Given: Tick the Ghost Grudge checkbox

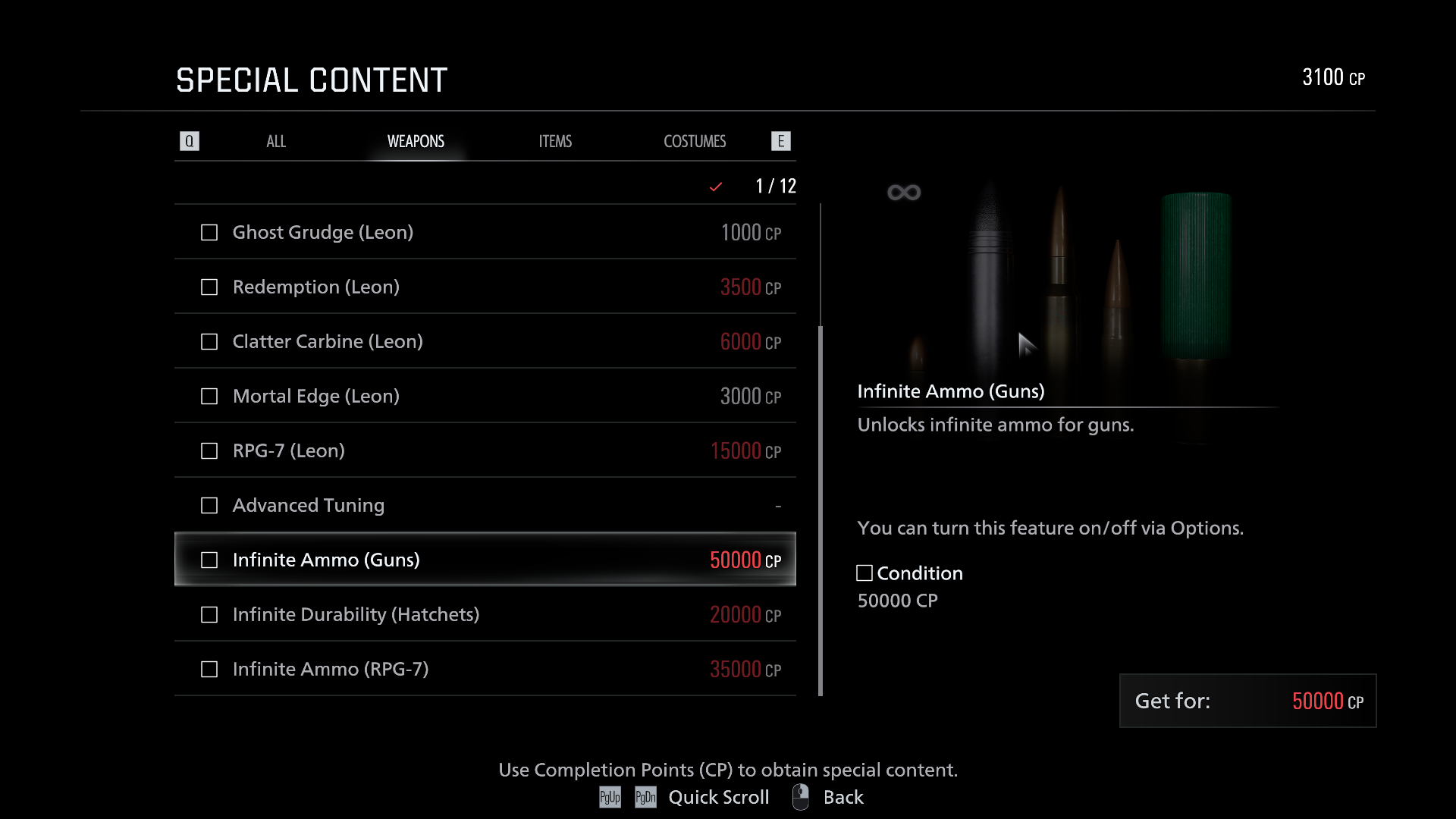Looking at the screenshot, I should pyautogui.click(x=209, y=233).
